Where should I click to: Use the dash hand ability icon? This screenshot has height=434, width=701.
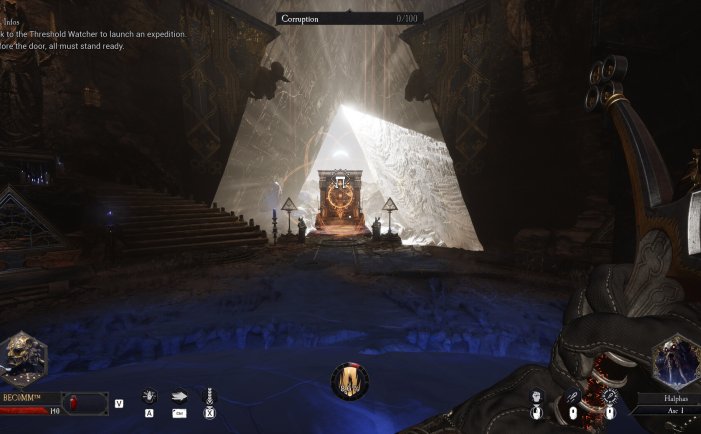tap(180, 397)
